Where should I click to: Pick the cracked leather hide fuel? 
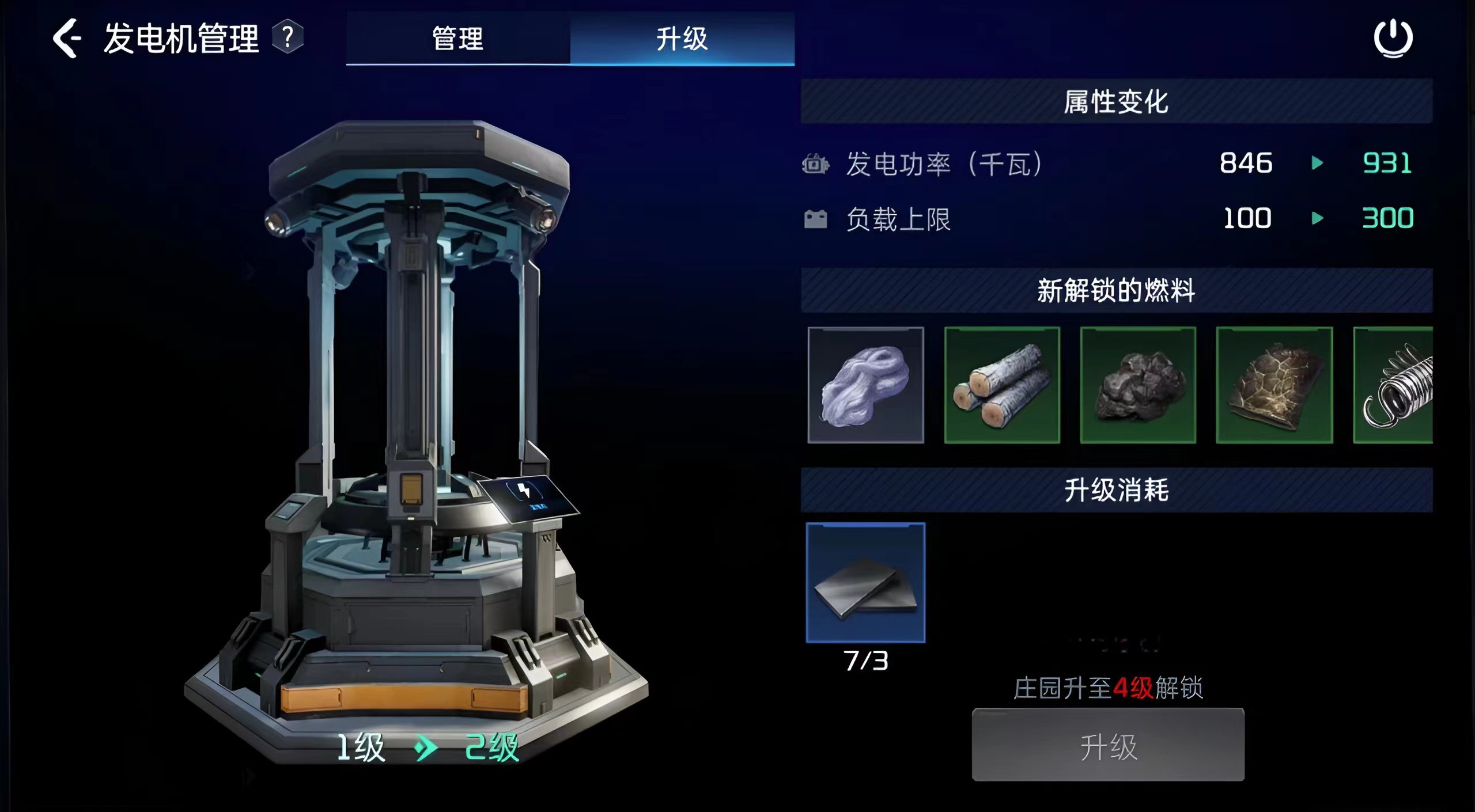coord(1274,385)
